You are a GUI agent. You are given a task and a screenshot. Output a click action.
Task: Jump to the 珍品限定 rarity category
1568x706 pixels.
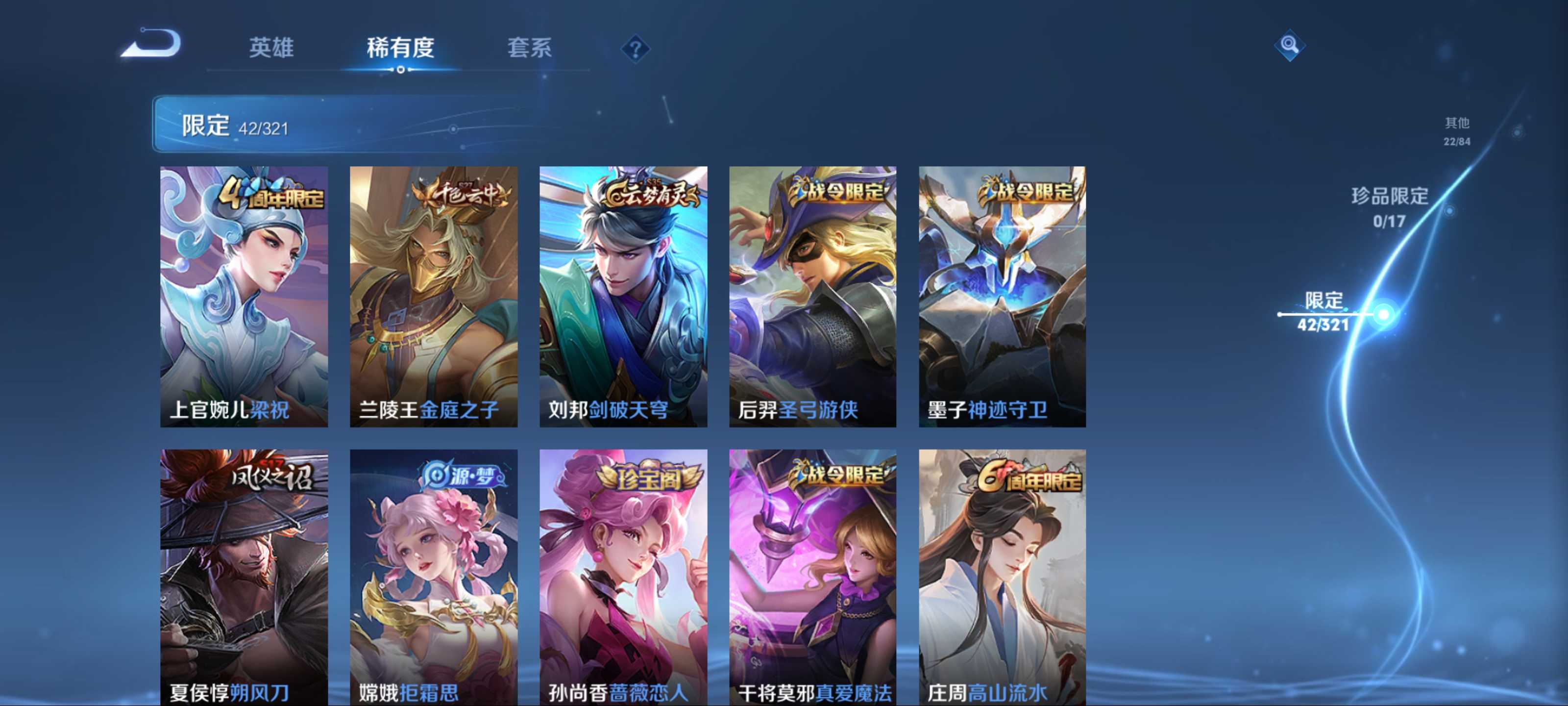click(x=1390, y=207)
